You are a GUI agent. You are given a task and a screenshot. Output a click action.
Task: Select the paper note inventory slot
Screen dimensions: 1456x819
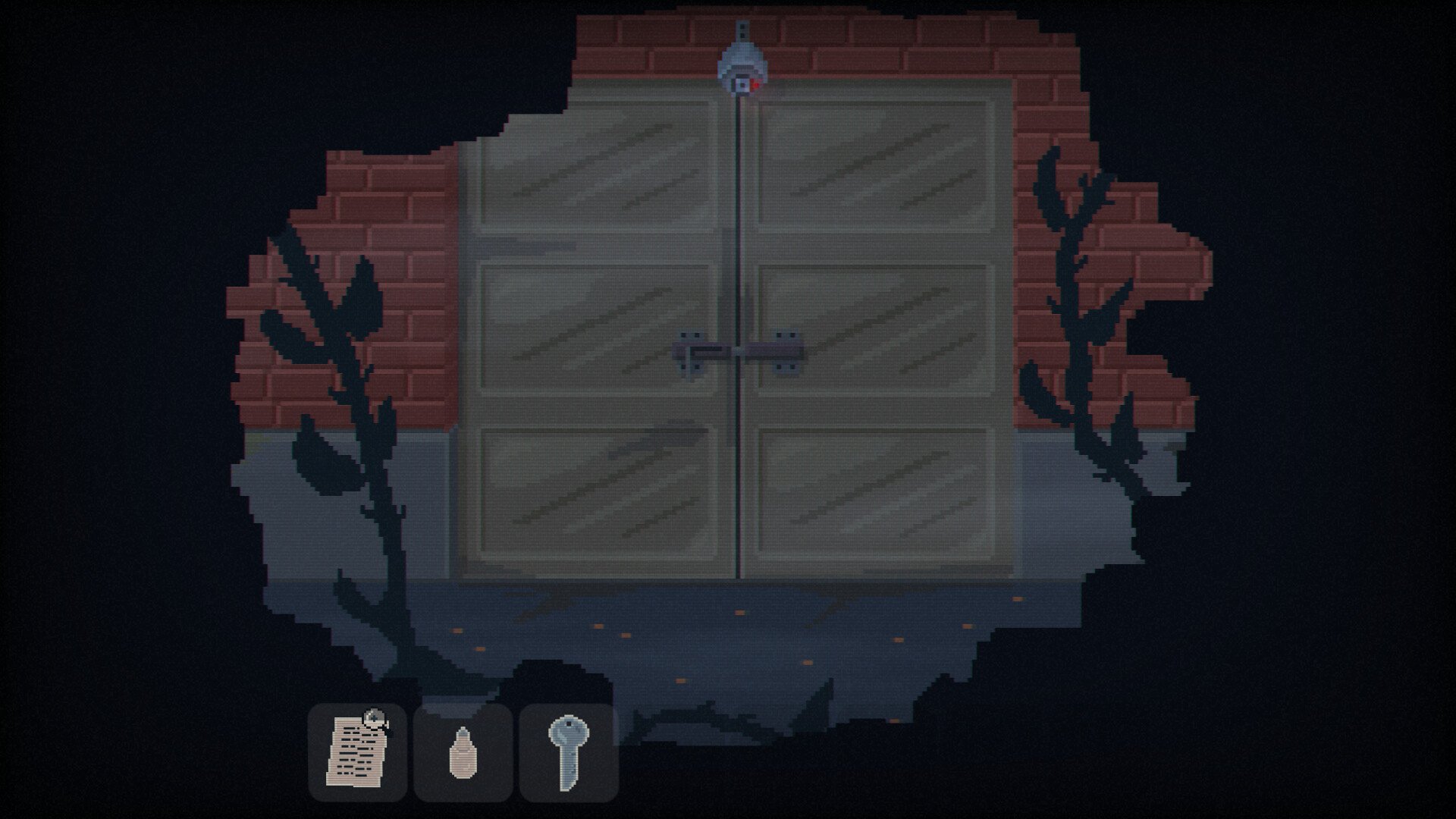357,752
